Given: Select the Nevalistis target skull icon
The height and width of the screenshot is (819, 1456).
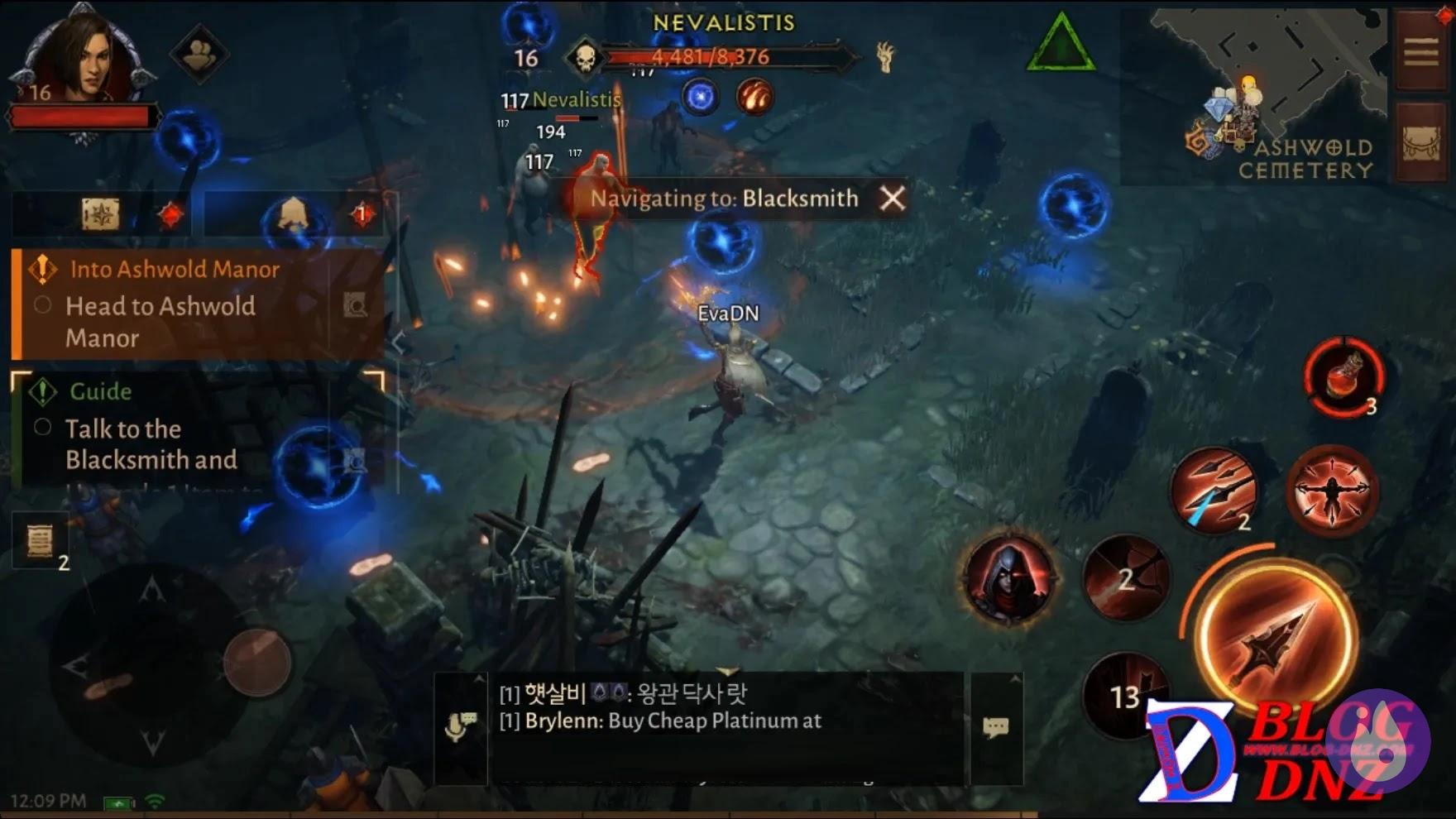Looking at the screenshot, I should pos(585,58).
